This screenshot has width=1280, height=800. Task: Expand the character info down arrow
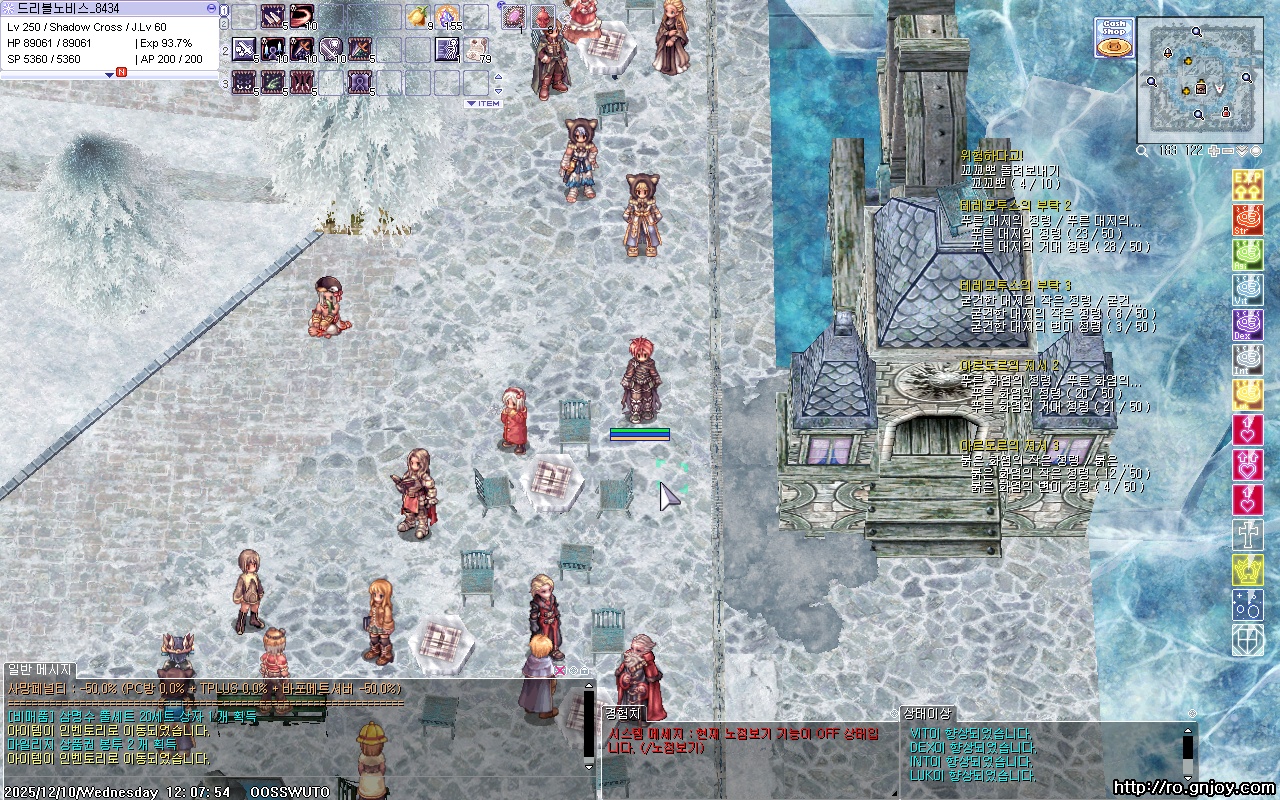[x=110, y=74]
